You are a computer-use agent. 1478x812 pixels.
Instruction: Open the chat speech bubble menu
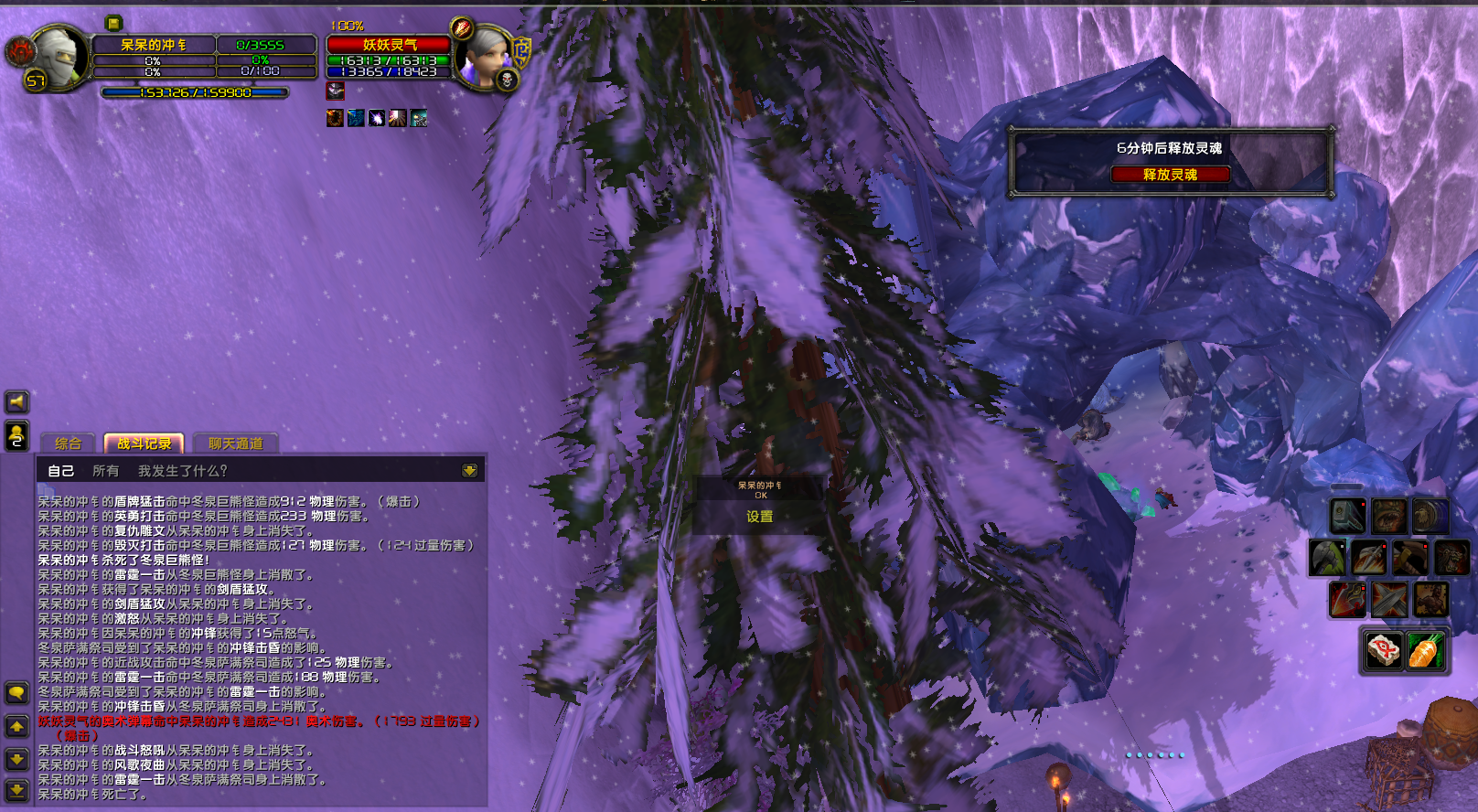pyautogui.click(x=16, y=693)
